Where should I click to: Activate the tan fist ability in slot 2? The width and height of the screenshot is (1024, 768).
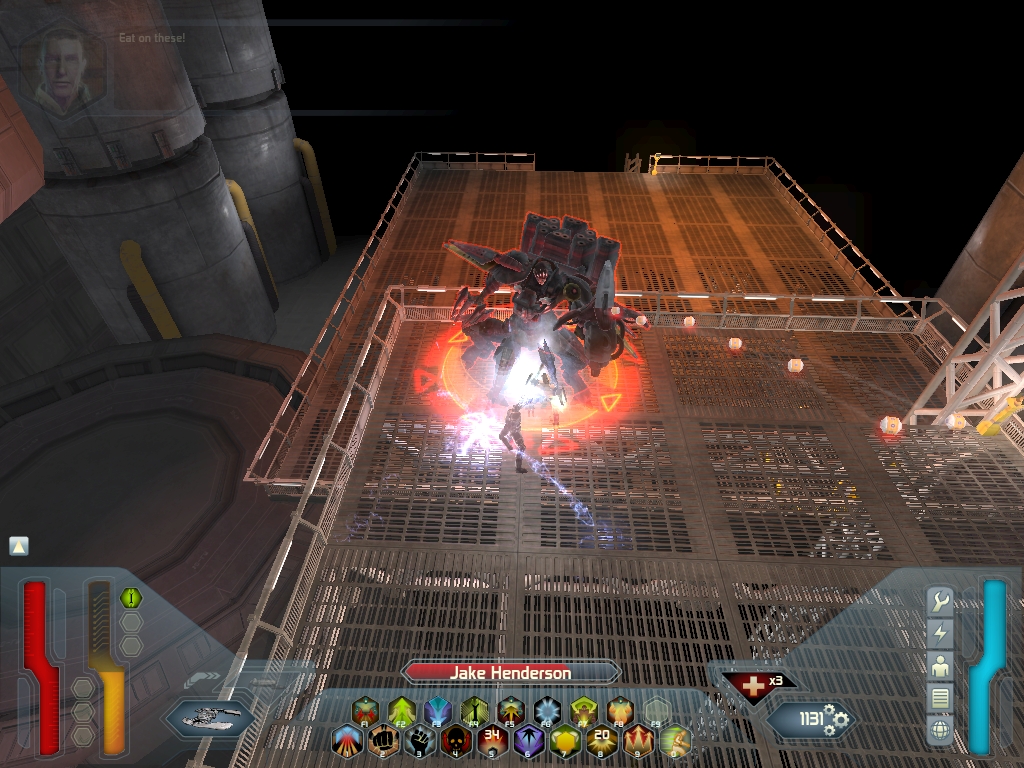(x=384, y=741)
